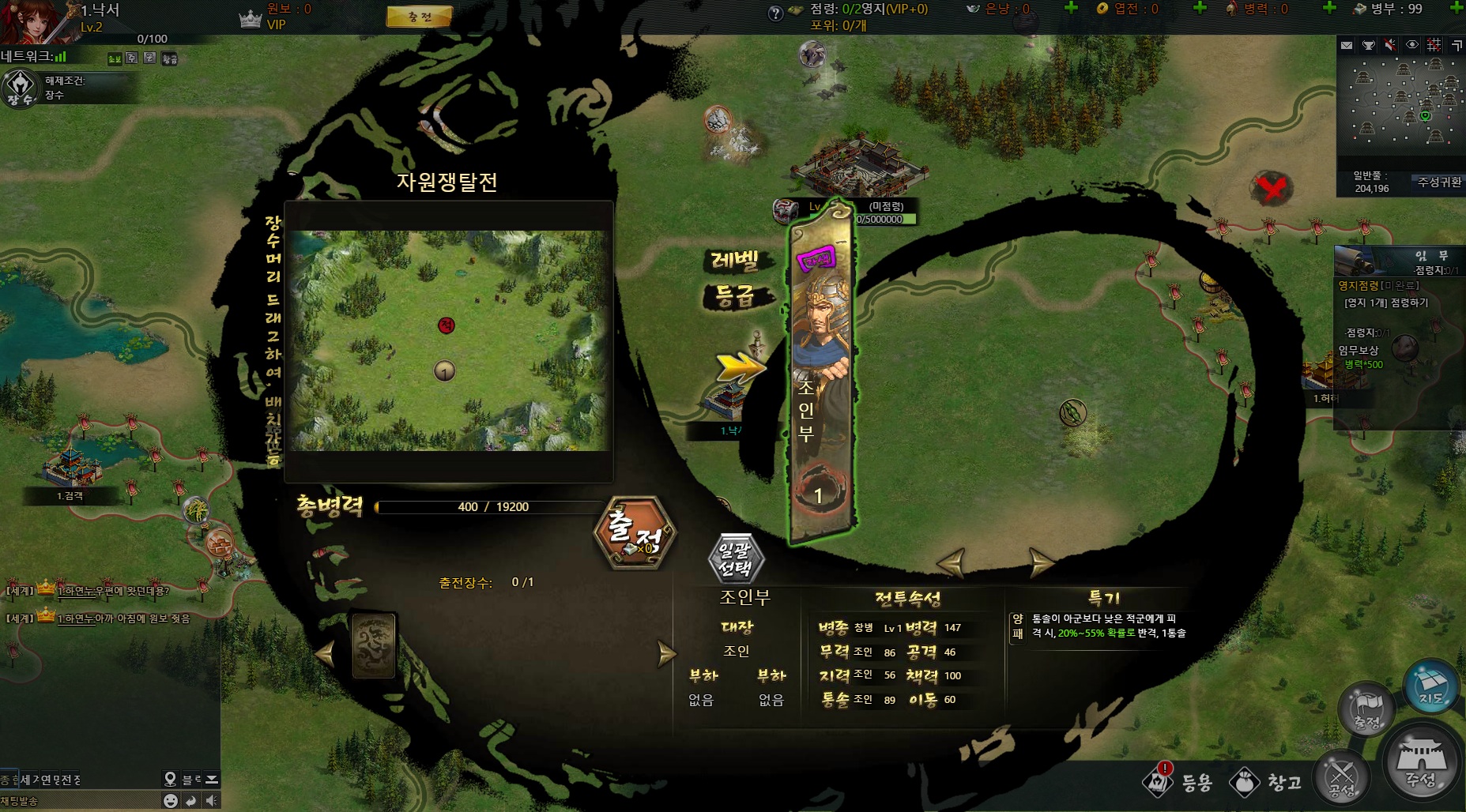Launch the battle with the hexagonal 출전 button

pos(635,533)
